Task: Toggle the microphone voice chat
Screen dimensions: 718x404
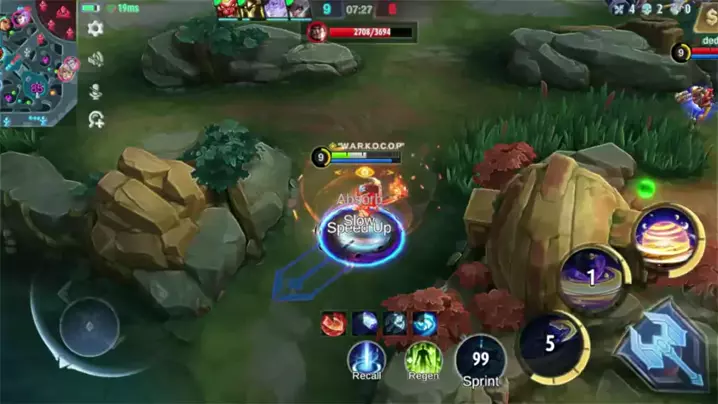Action: pyautogui.click(x=95, y=91)
